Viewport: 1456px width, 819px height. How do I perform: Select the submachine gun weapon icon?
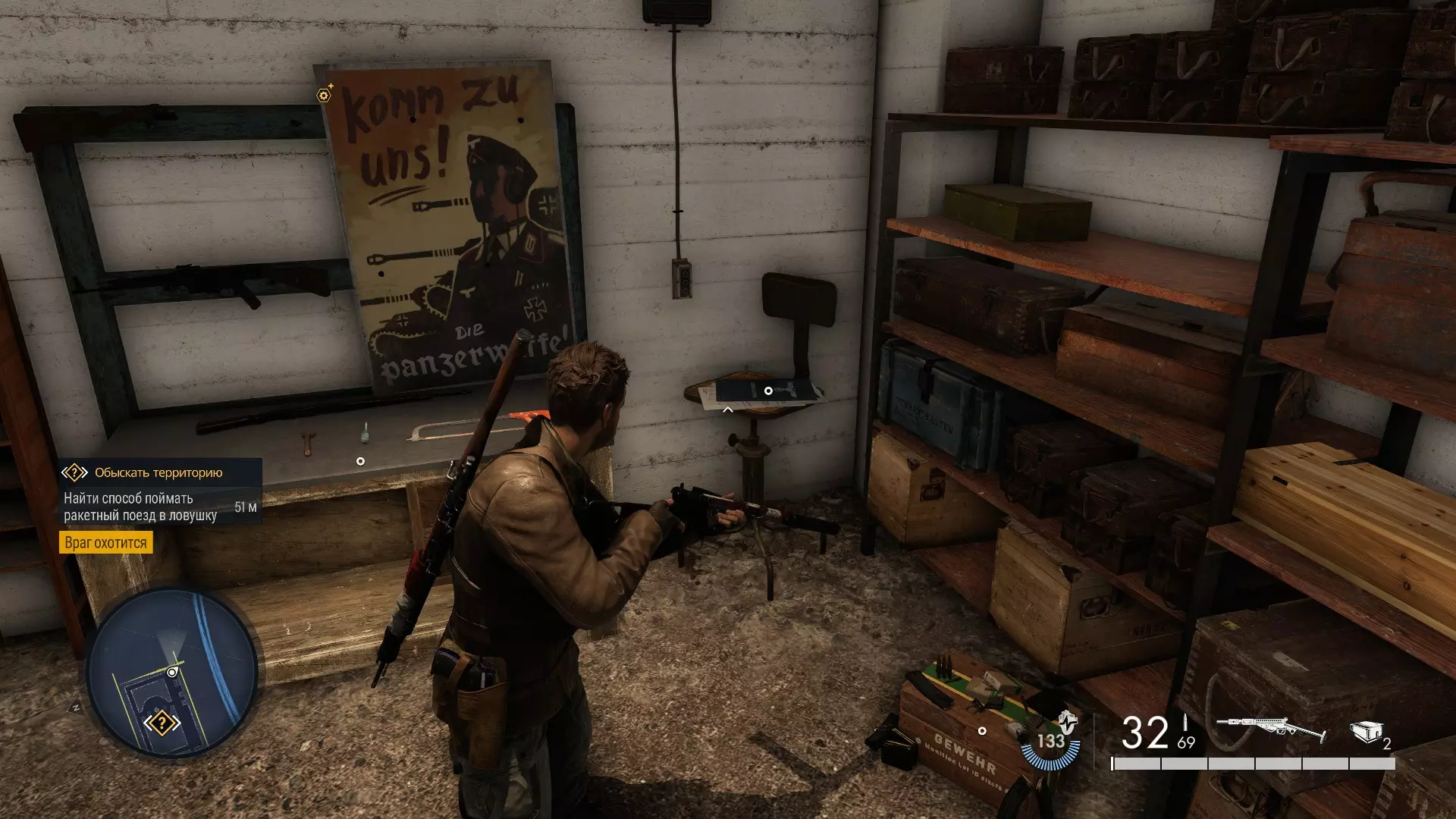tap(1270, 730)
